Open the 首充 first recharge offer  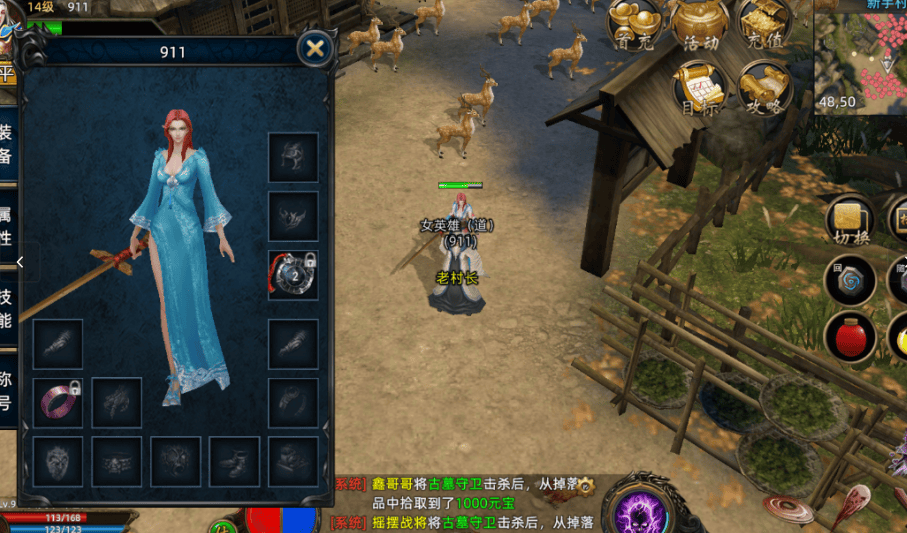pos(633,25)
